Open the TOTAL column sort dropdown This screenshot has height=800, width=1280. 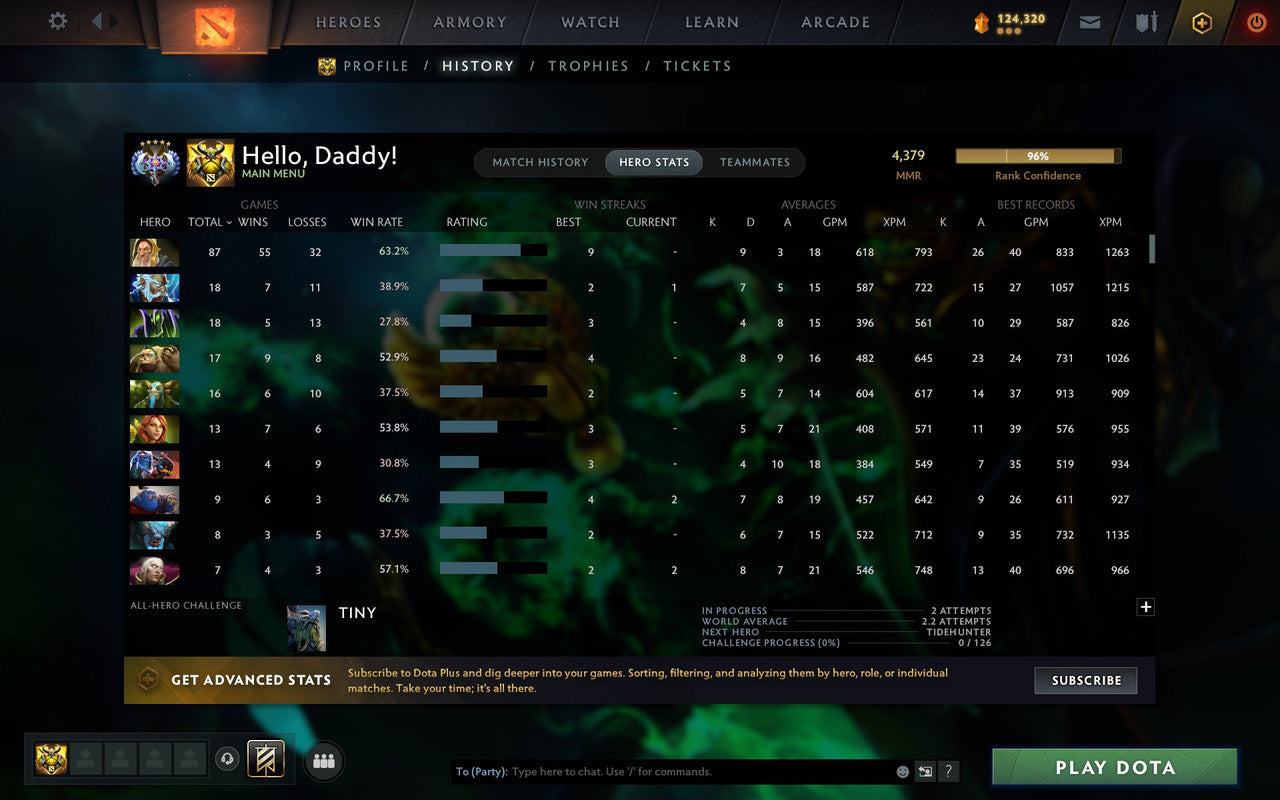click(x=209, y=222)
